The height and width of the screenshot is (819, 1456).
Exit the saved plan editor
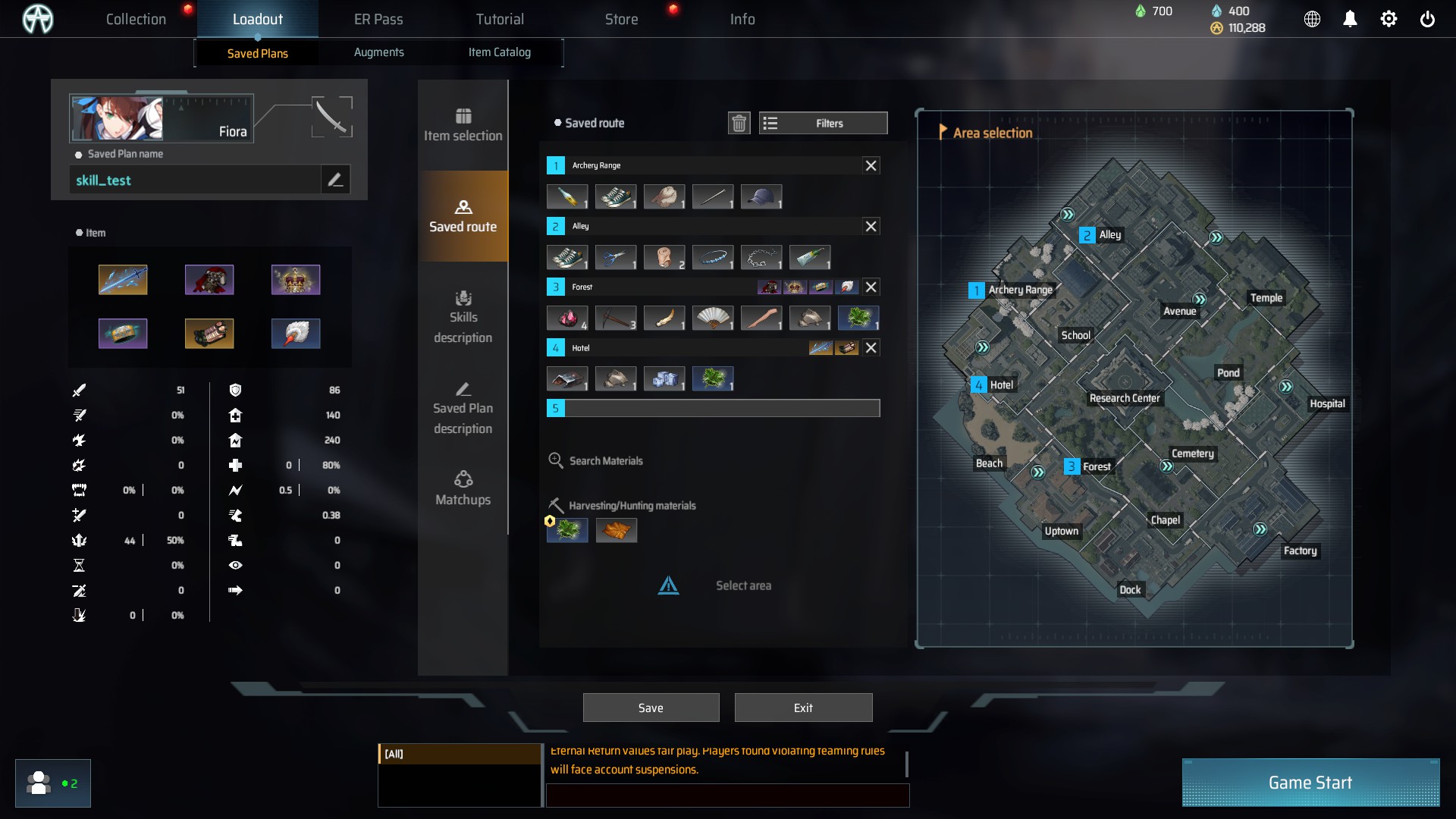pyautogui.click(x=803, y=708)
